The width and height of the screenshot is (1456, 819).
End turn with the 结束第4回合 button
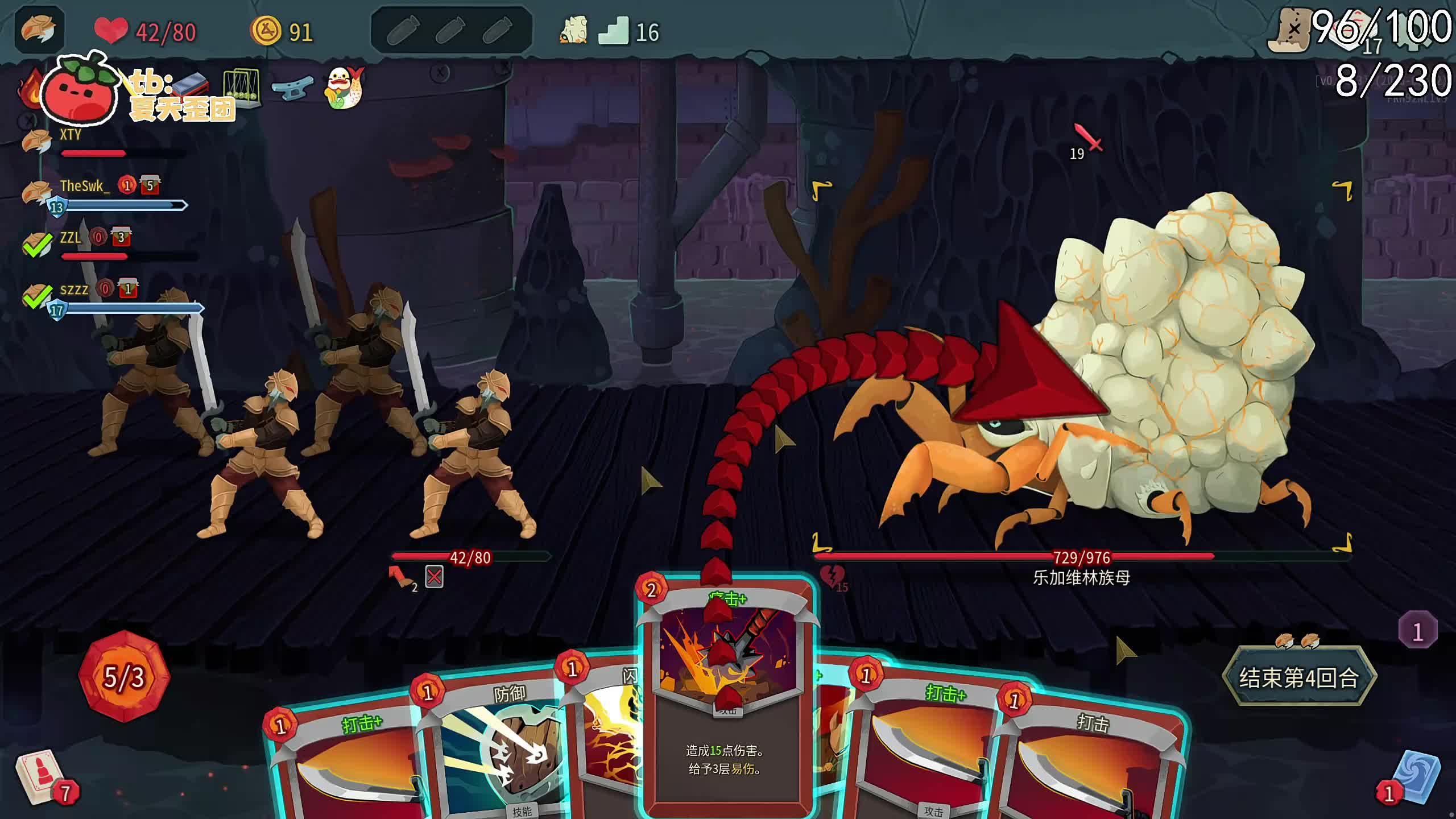[1299, 677]
